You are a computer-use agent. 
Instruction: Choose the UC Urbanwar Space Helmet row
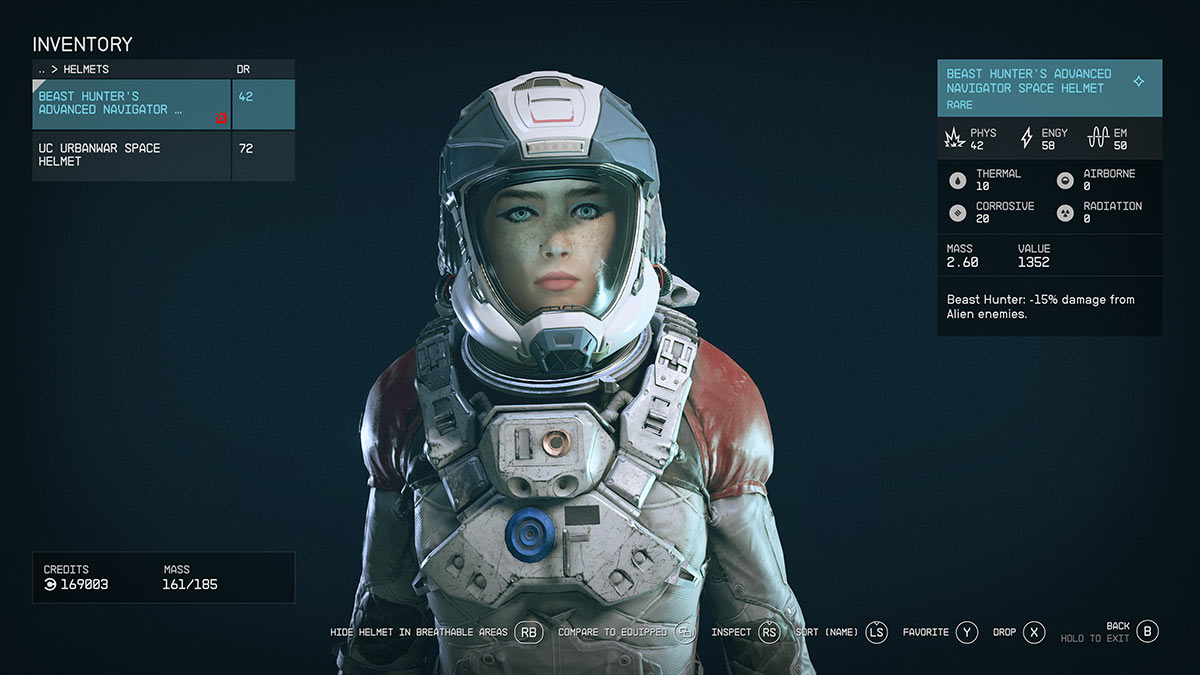point(132,155)
